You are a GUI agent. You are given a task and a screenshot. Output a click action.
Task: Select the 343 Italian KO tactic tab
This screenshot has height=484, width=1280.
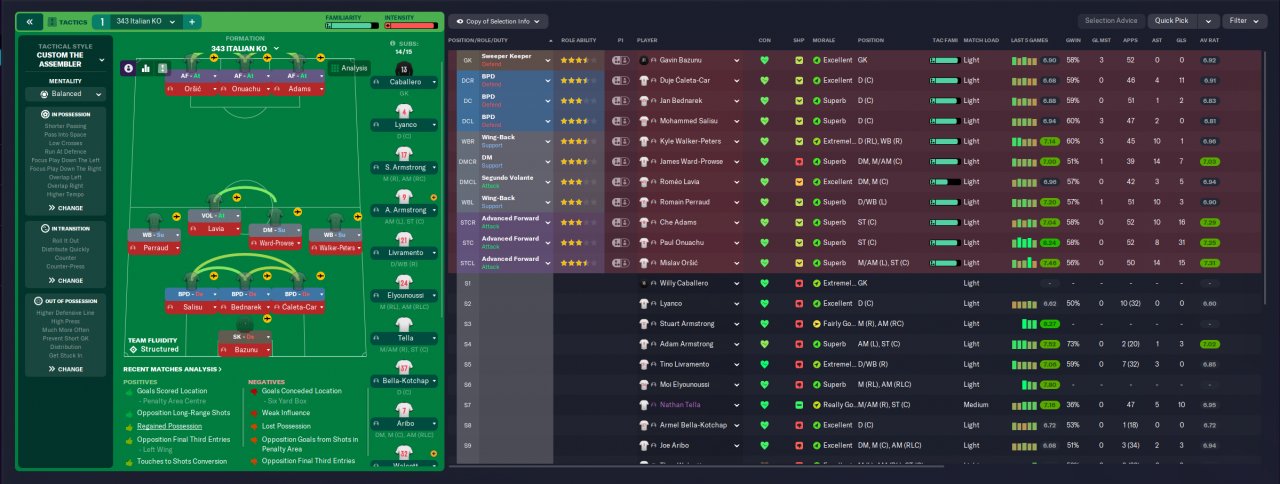tap(138, 21)
